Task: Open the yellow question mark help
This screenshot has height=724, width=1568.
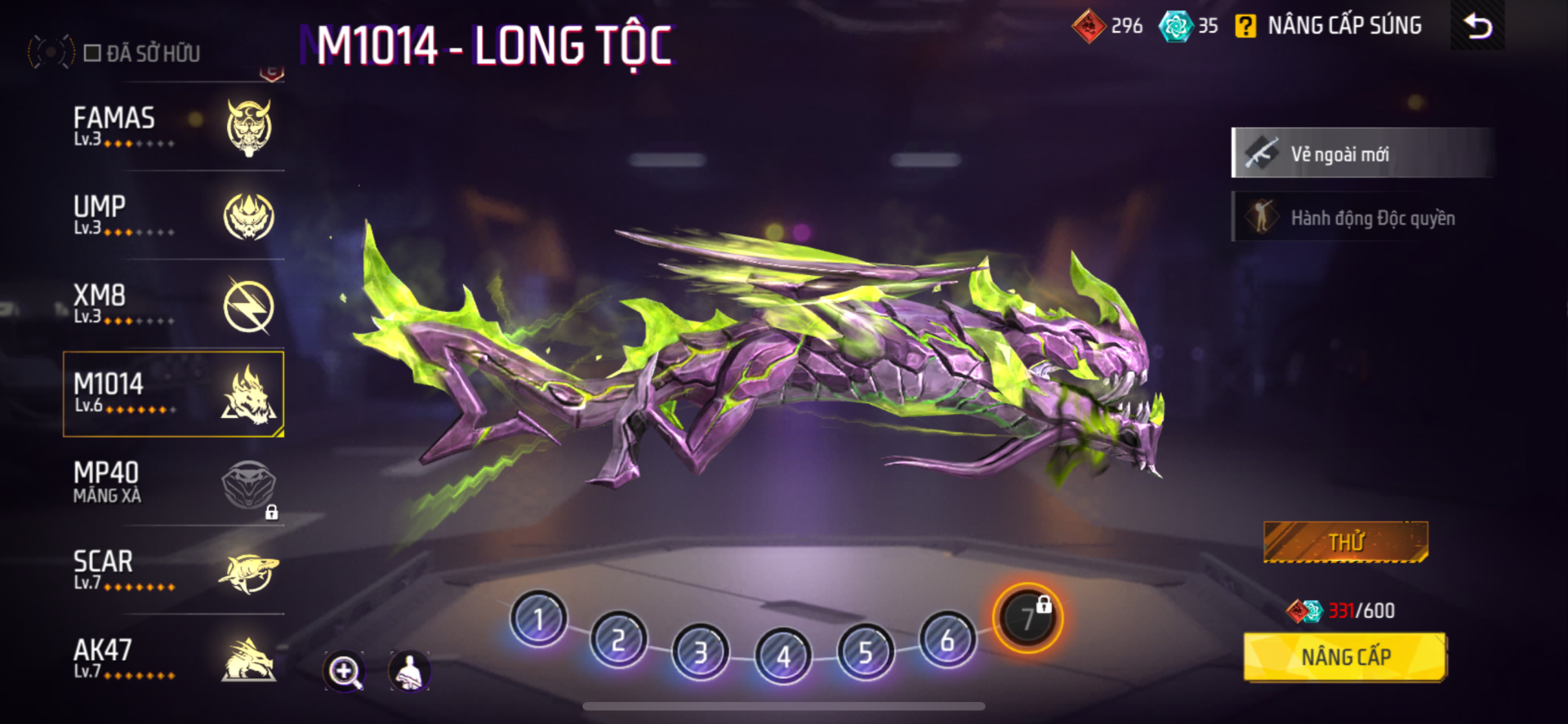Action: (x=1245, y=26)
